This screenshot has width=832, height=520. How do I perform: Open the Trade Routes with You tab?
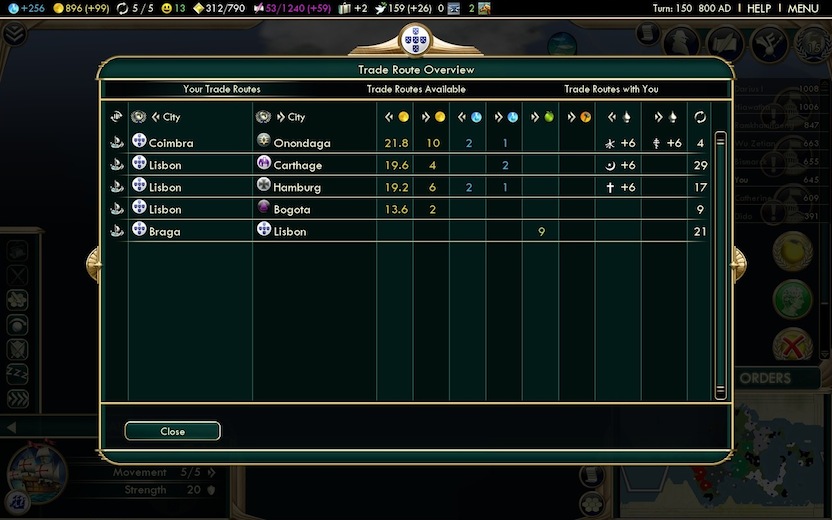point(611,89)
